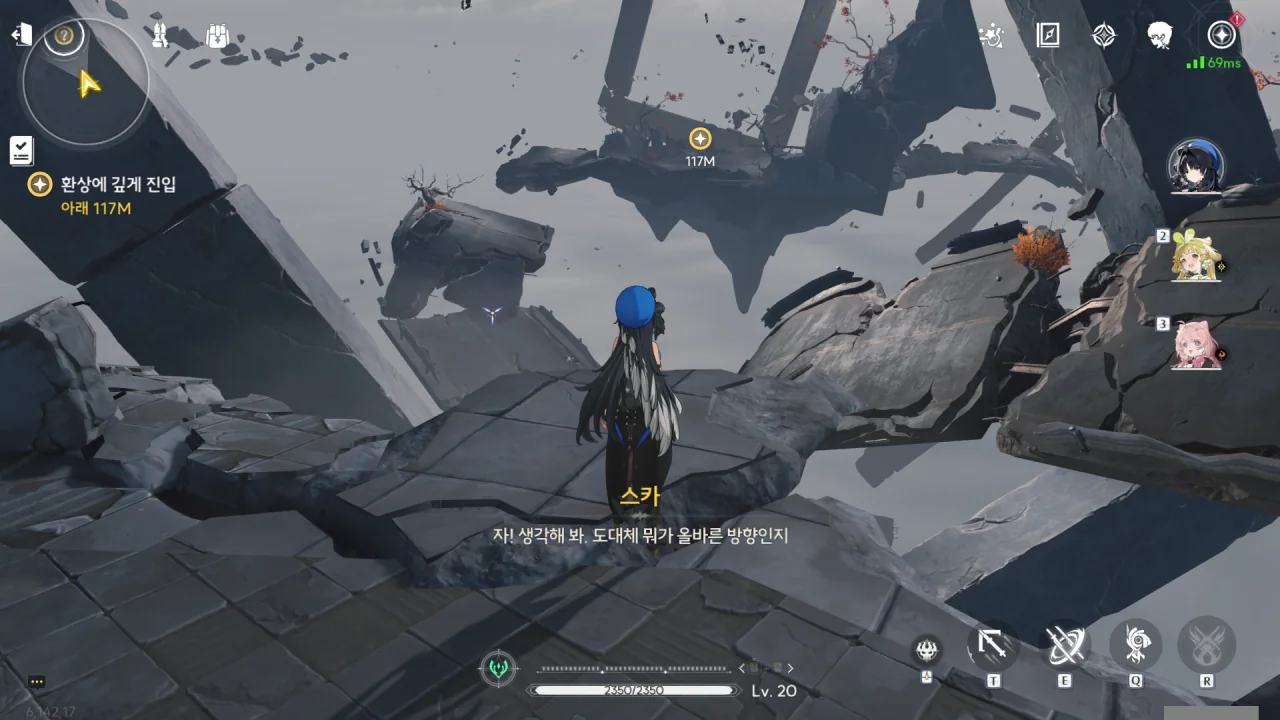Open the backpack inventory
Image resolution: width=1280 pixels, height=720 pixels.
pos(217,36)
